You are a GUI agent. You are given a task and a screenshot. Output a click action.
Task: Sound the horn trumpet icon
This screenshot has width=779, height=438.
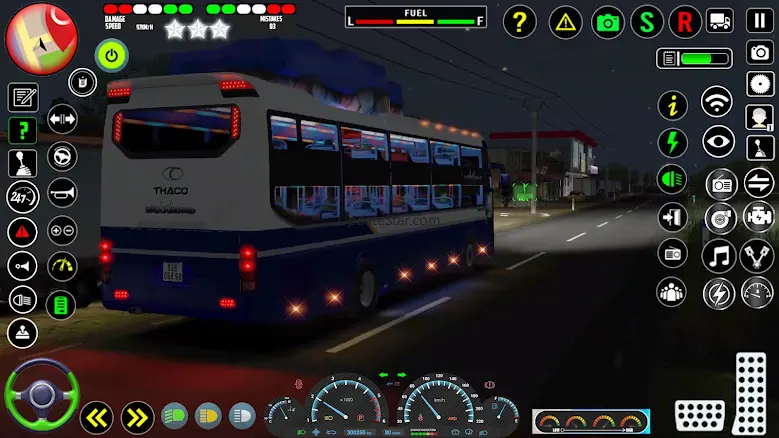coord(62,192)
